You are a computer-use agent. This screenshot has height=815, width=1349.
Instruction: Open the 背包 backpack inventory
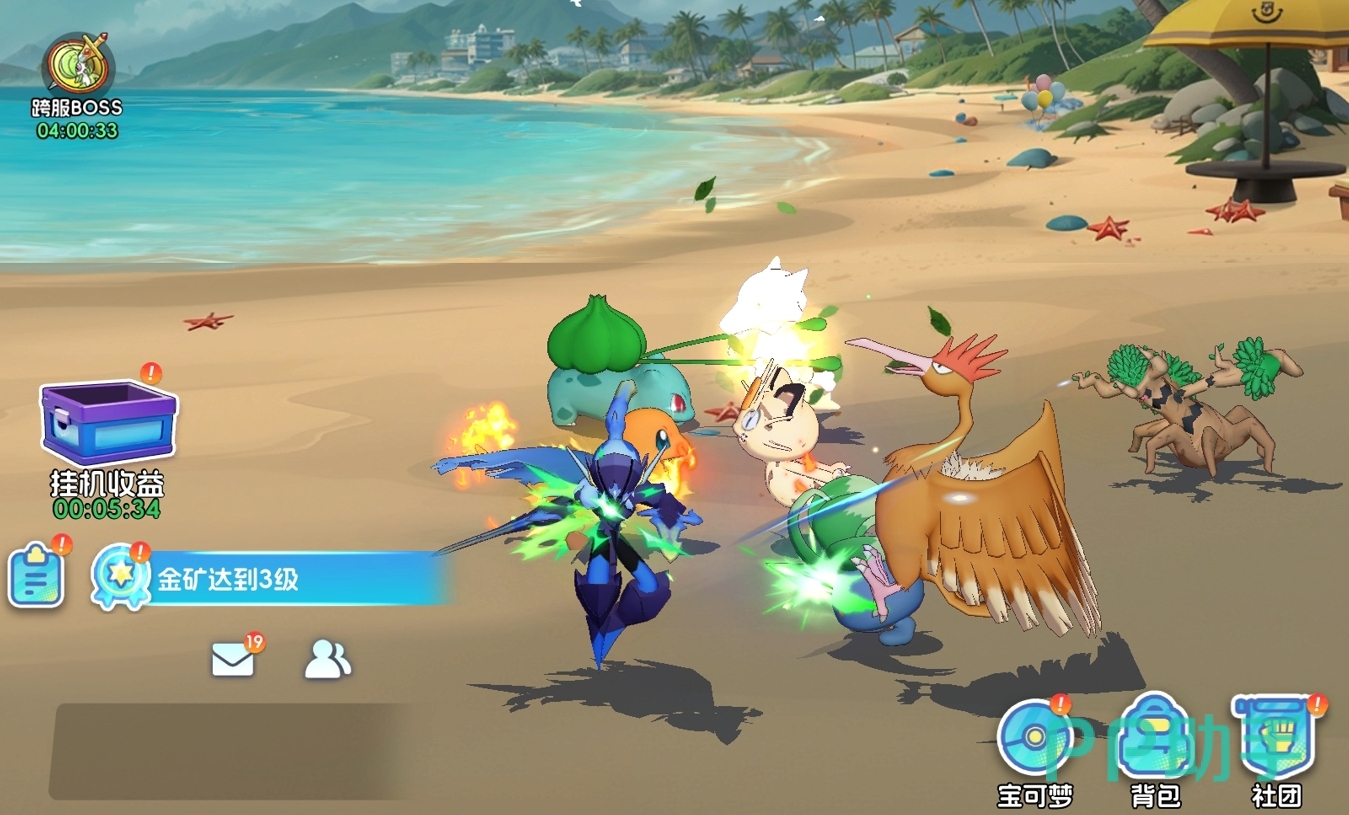(x=1155, y=742)
